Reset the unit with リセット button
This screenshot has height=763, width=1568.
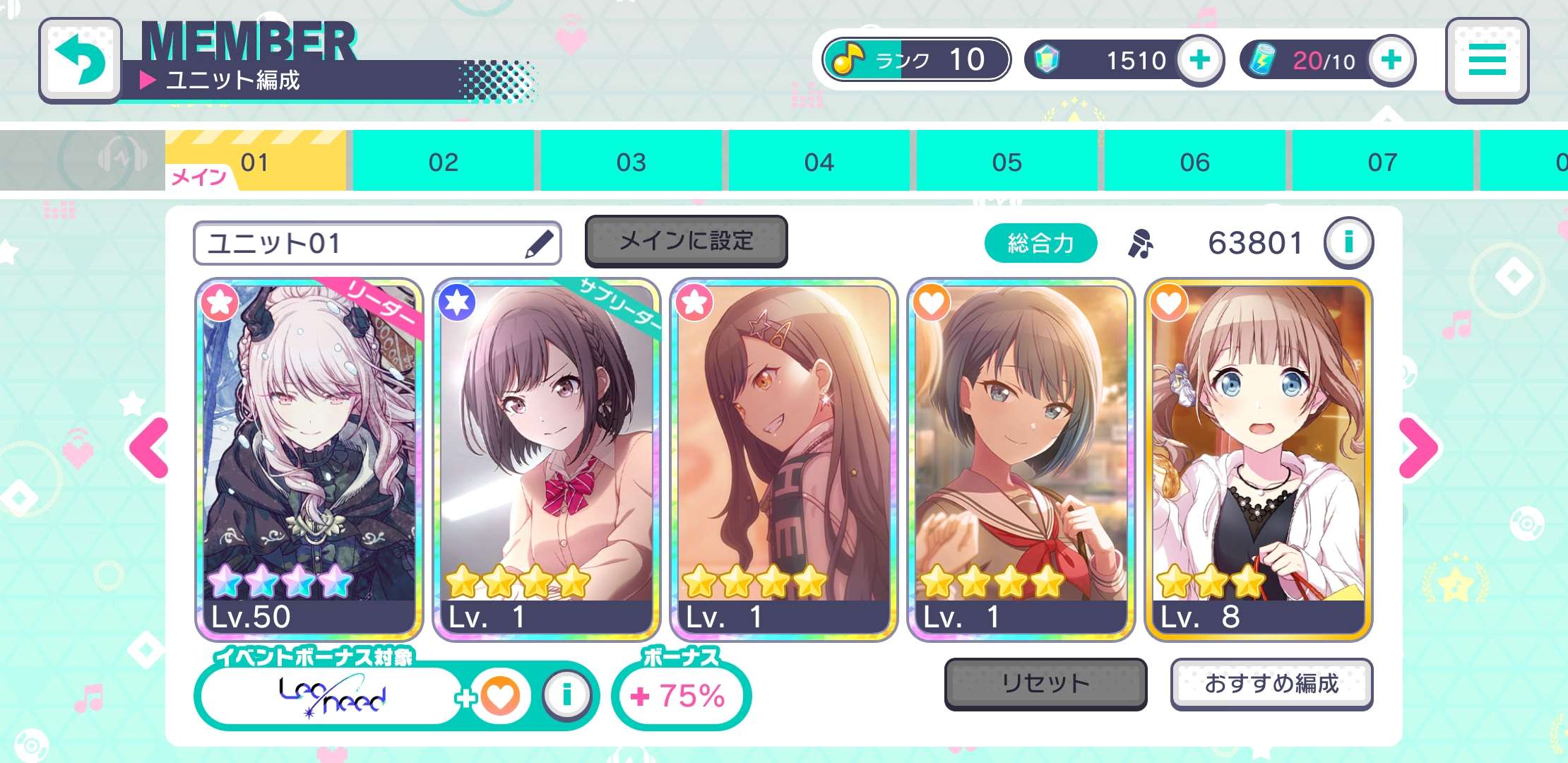point(1045,683)
